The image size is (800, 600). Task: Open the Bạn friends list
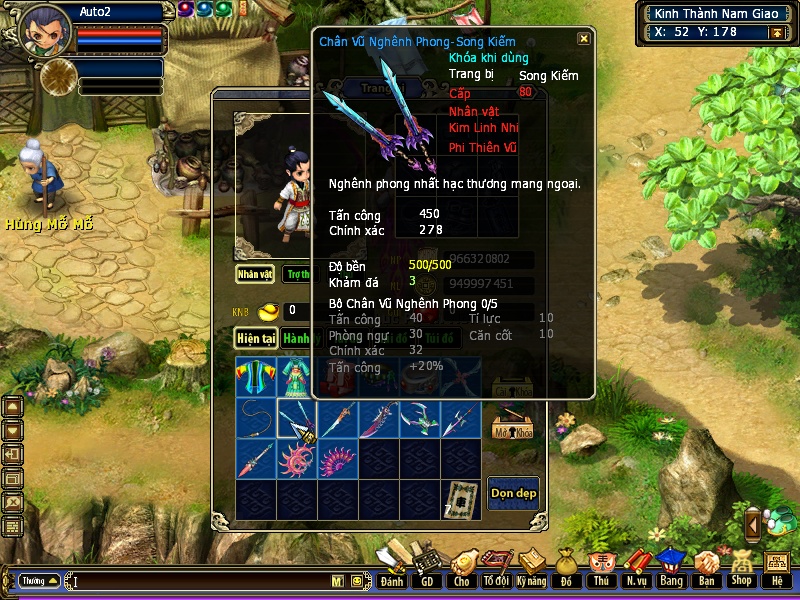point(706,569)
